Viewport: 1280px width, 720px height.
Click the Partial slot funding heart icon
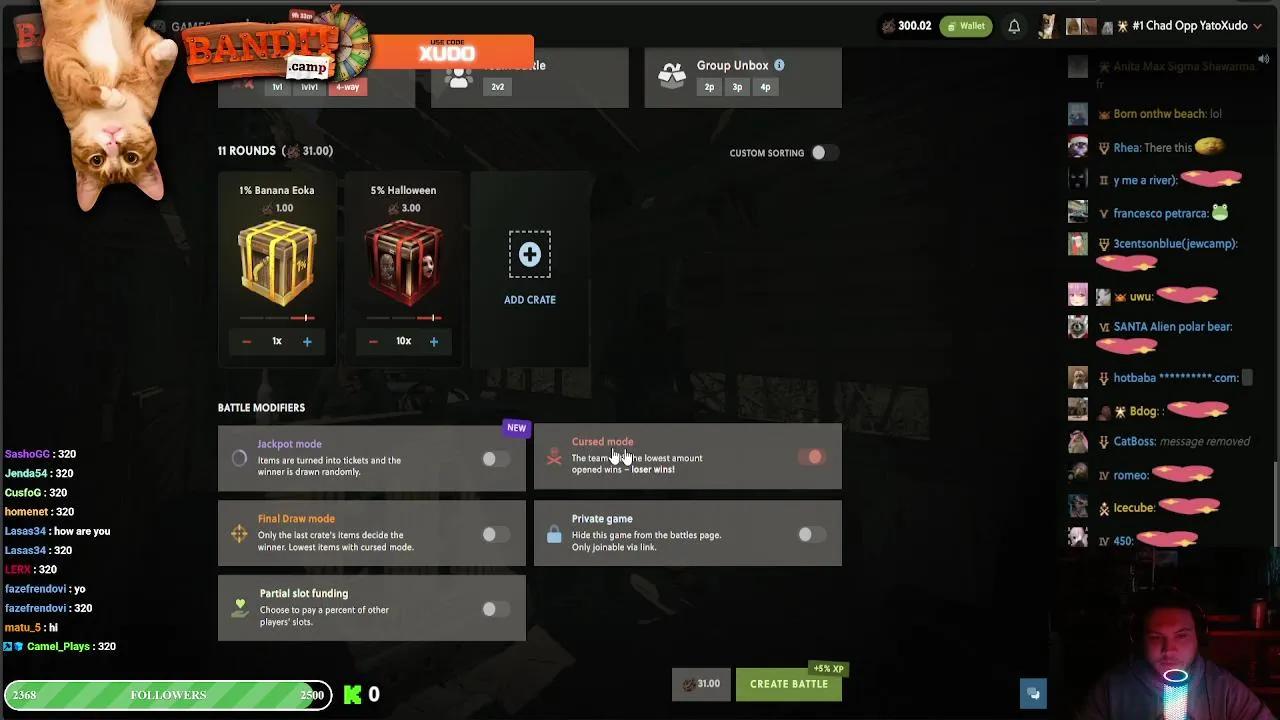coord(239,609)
